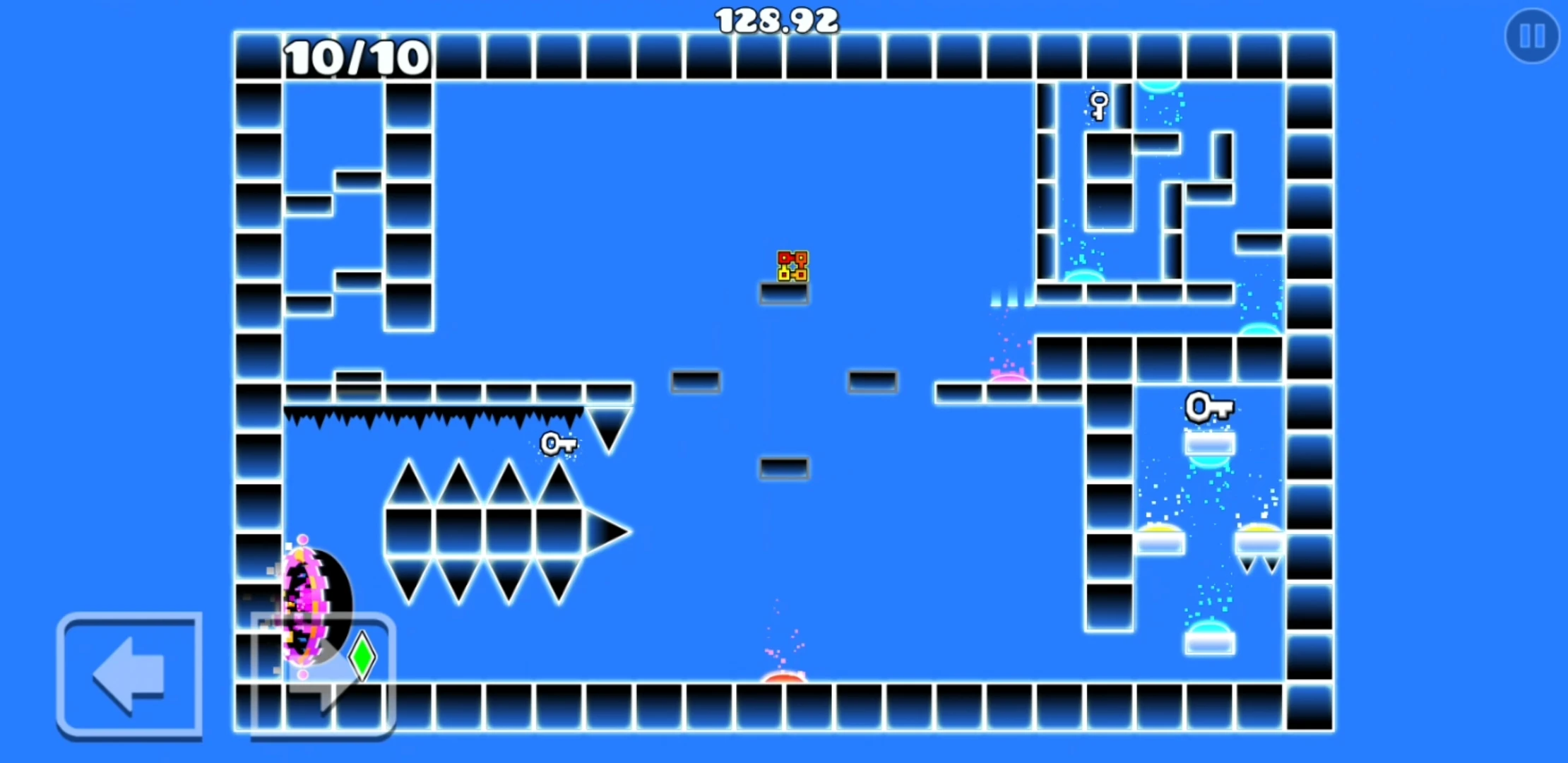The width and height of the screenshot is (1568, 763).
Task: Click the pink orb under the platform
Action: pos(1010,378)
